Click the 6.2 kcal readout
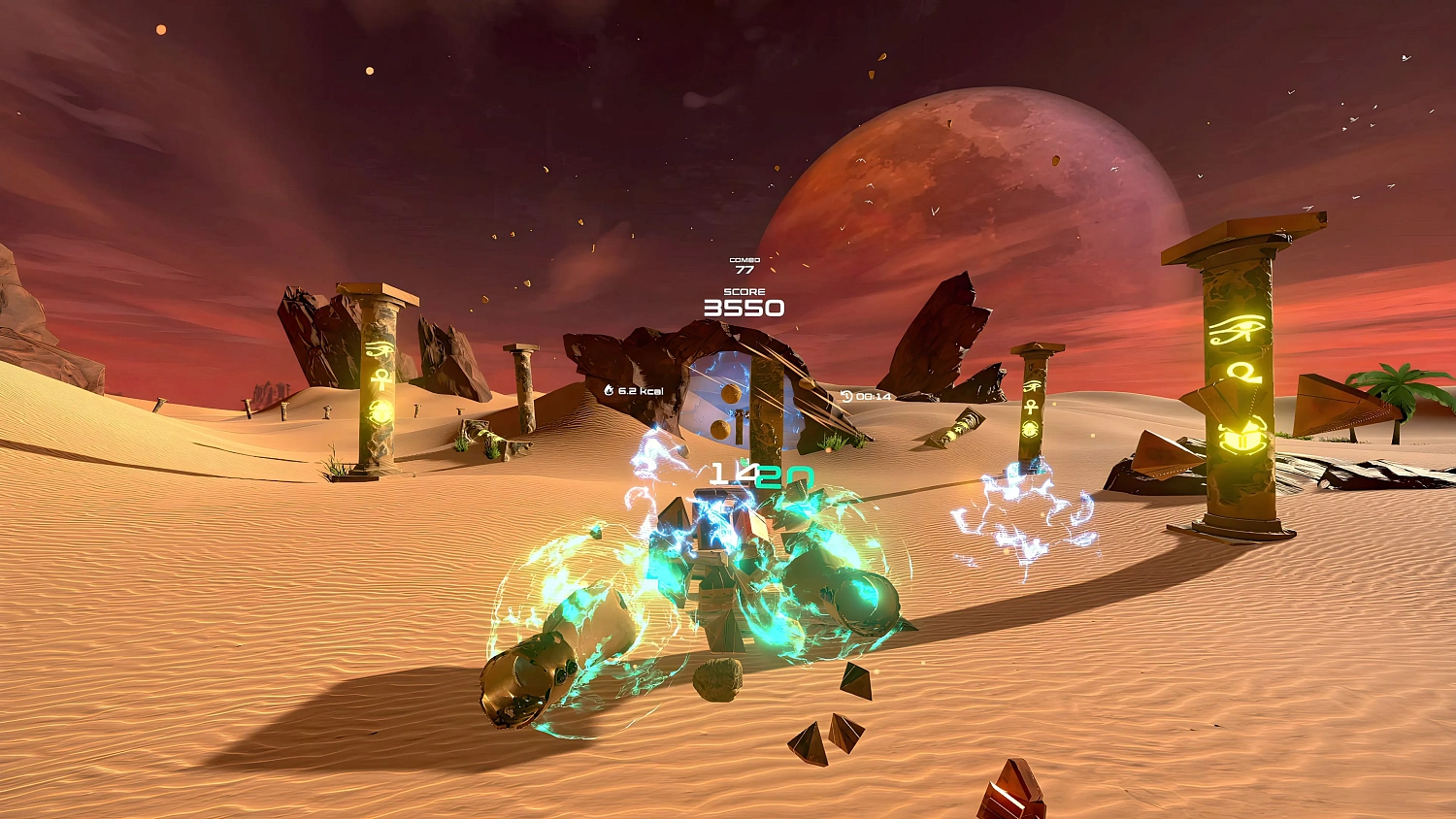The height and width of the screenshot is (819, 1456). click(643, 391)
